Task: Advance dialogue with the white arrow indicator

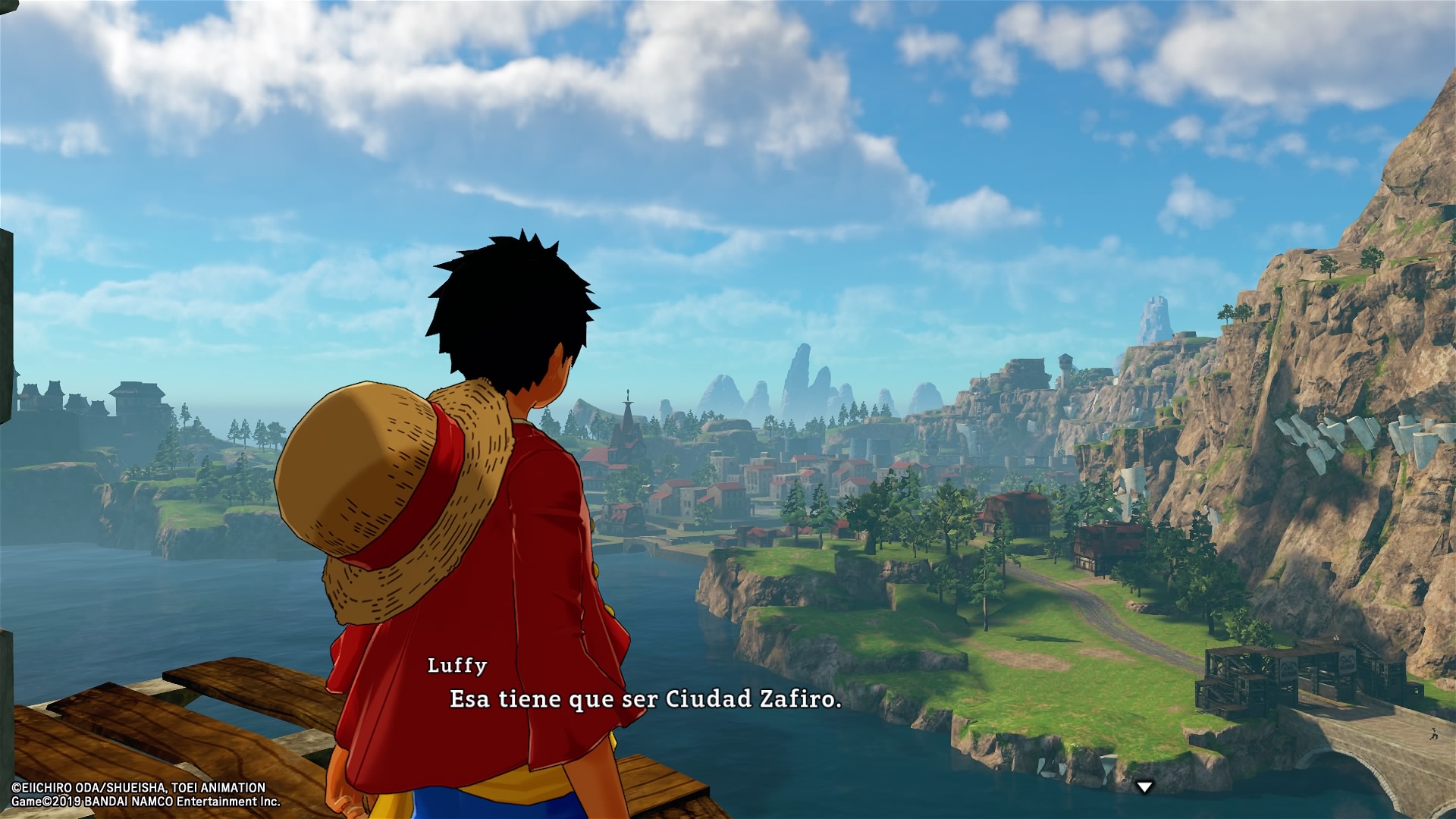Action: (1144, 787)
